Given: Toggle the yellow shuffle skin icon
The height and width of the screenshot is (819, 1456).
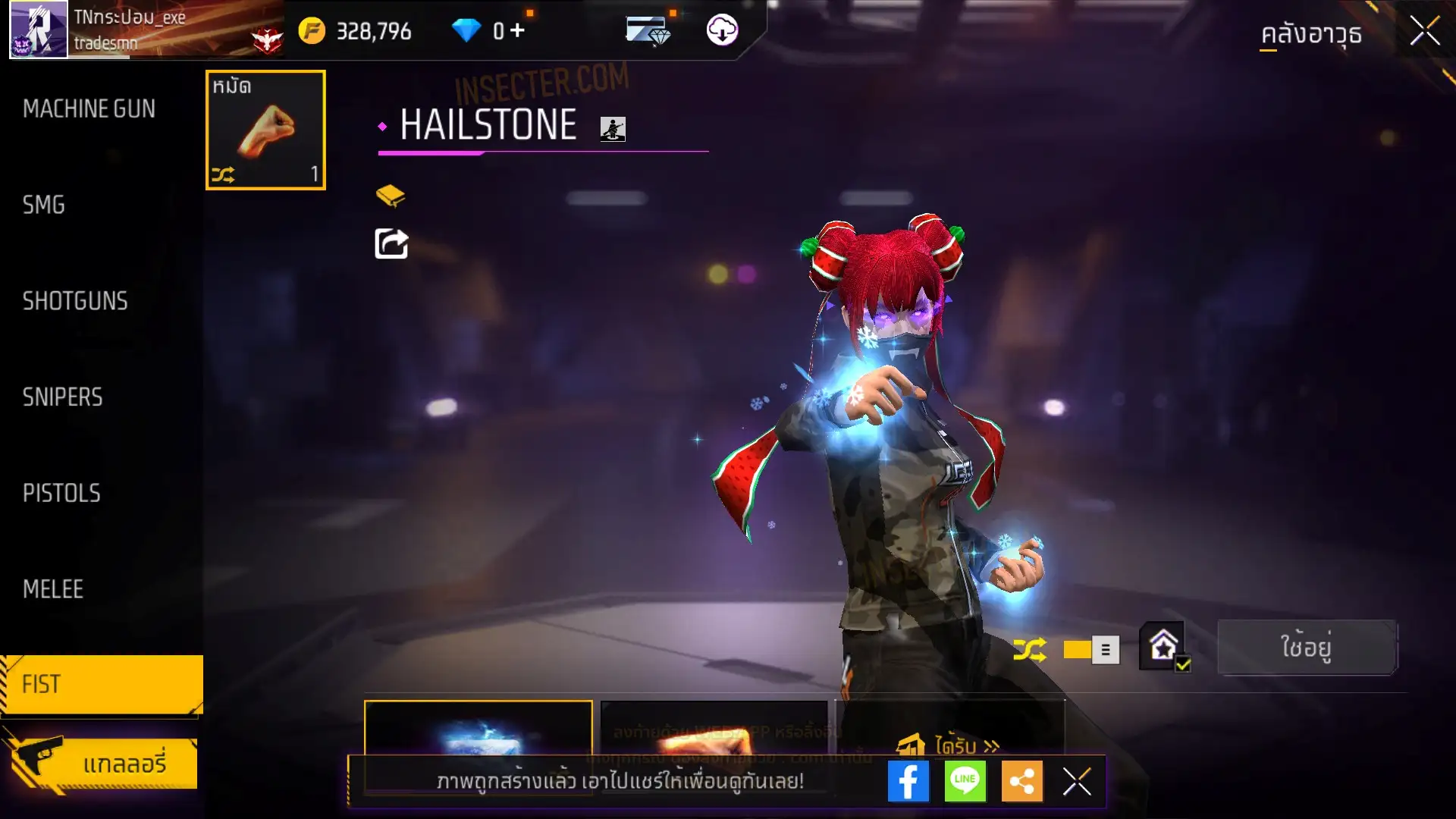Looking at the screenshot, I should click(1029, 649).
